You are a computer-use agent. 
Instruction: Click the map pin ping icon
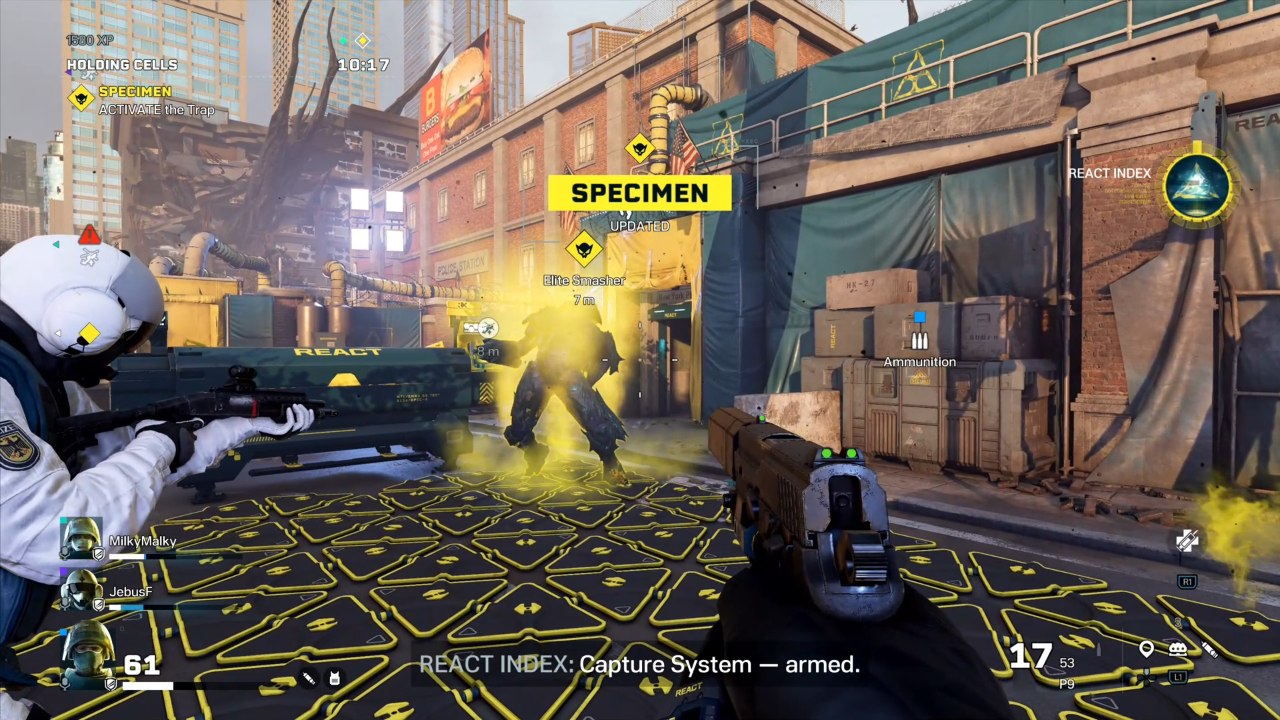point(1146,649)
